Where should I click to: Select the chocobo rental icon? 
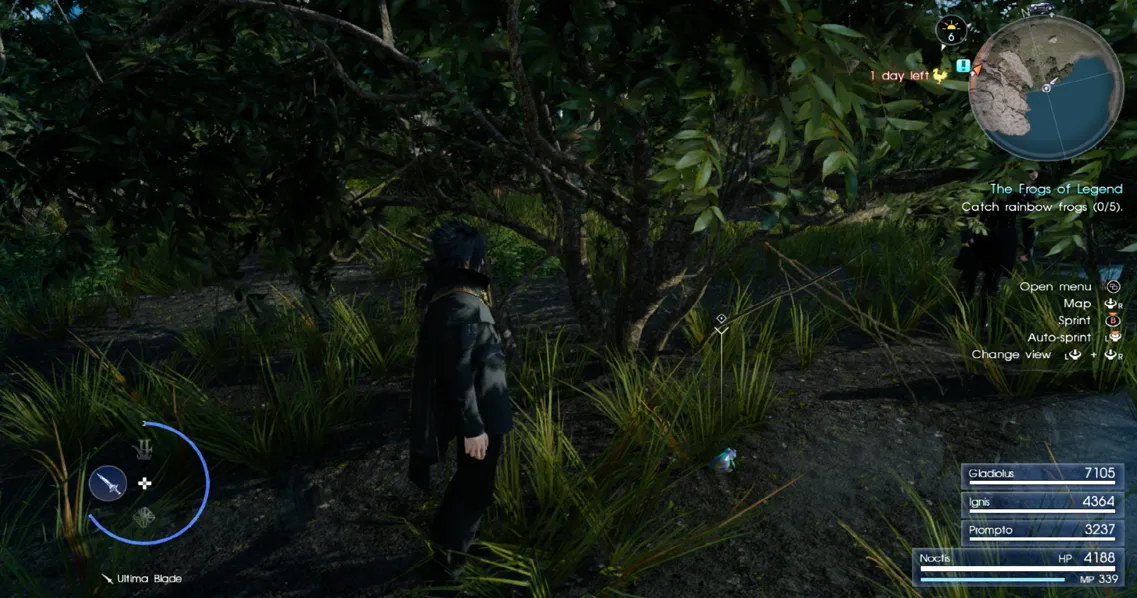pyautogui.click(x=939, y=75)
